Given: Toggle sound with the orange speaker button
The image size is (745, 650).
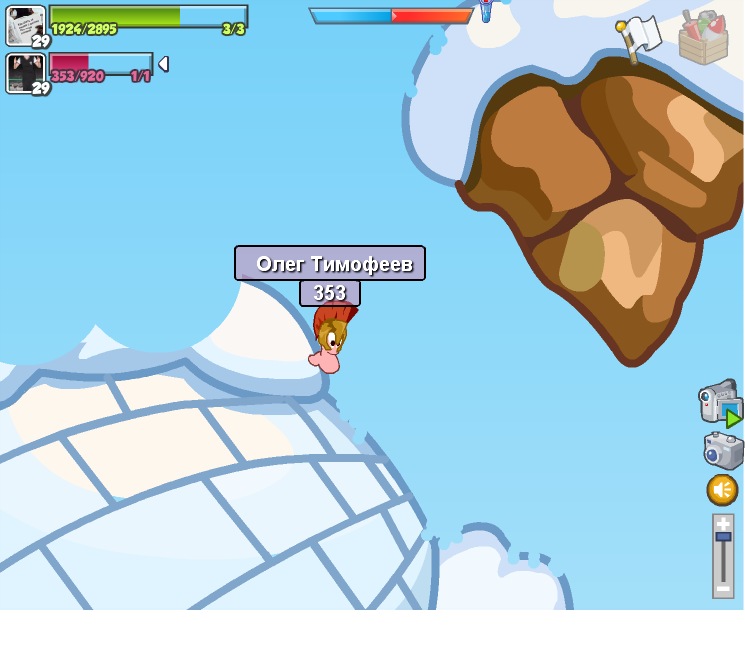Looking at the screenshot, I should [722, 490].
